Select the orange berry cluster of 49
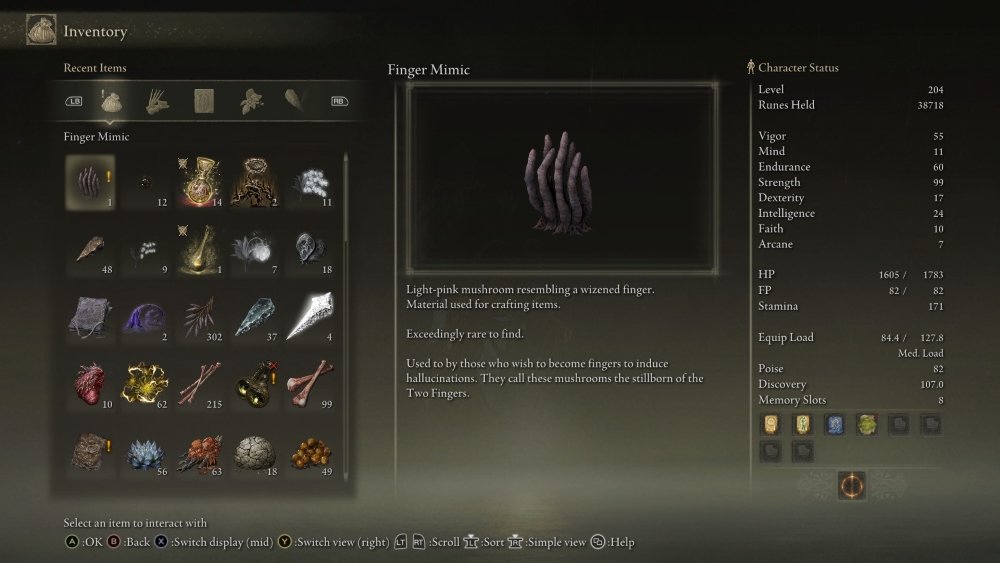This screenshot has width=1000, height=563. tap(309, 451)
